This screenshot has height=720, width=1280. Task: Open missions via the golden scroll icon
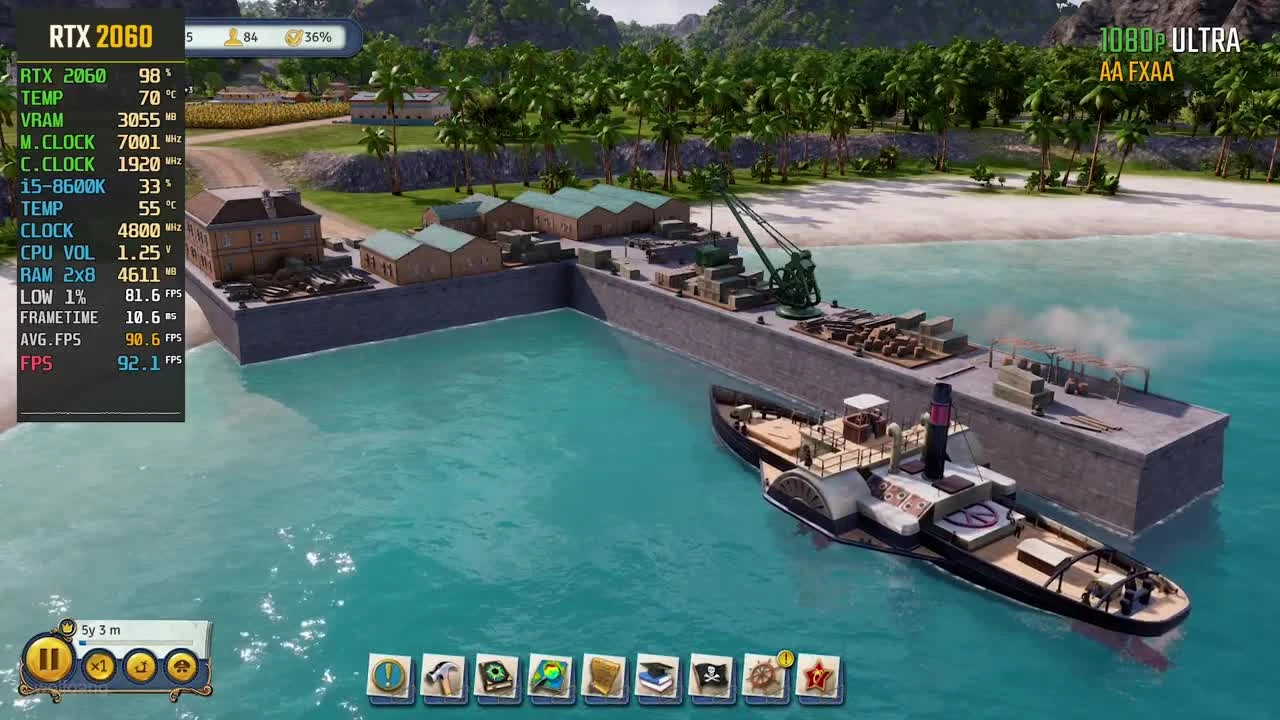(x=603, y=674)
